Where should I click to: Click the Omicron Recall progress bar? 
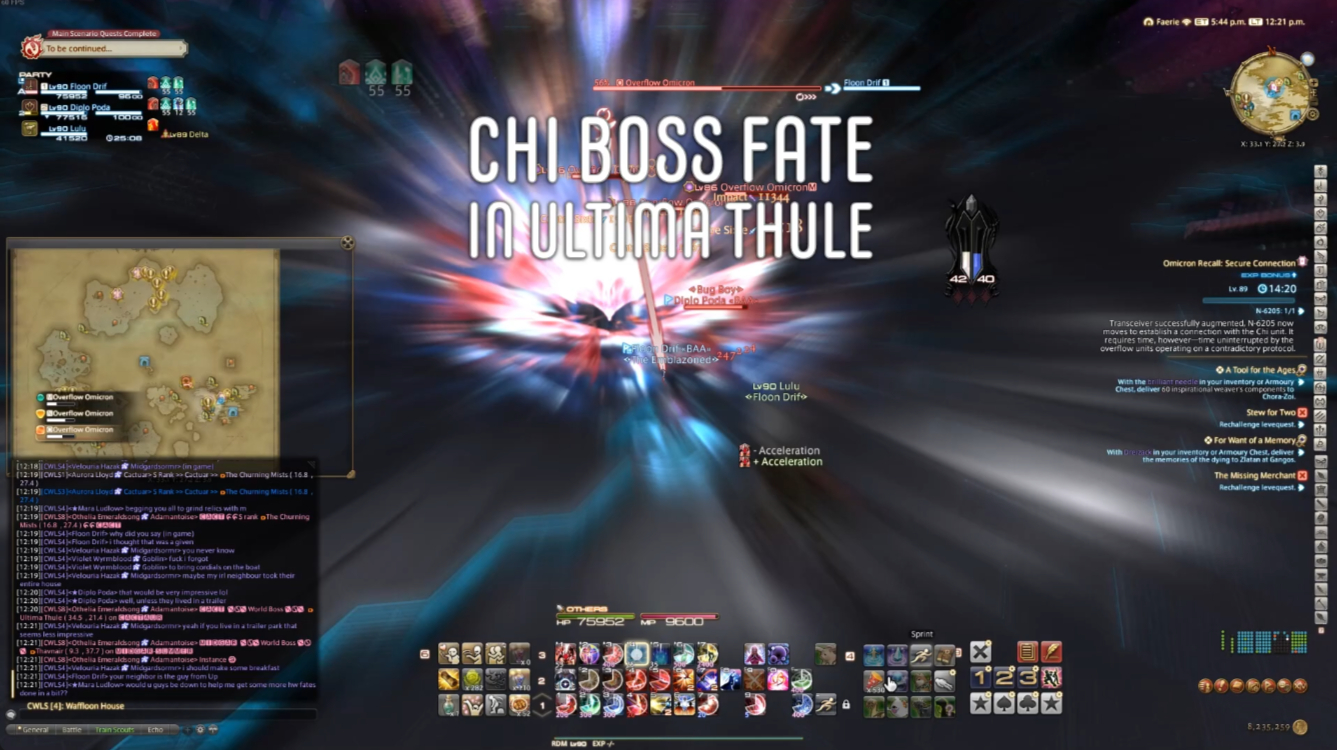1247,301
